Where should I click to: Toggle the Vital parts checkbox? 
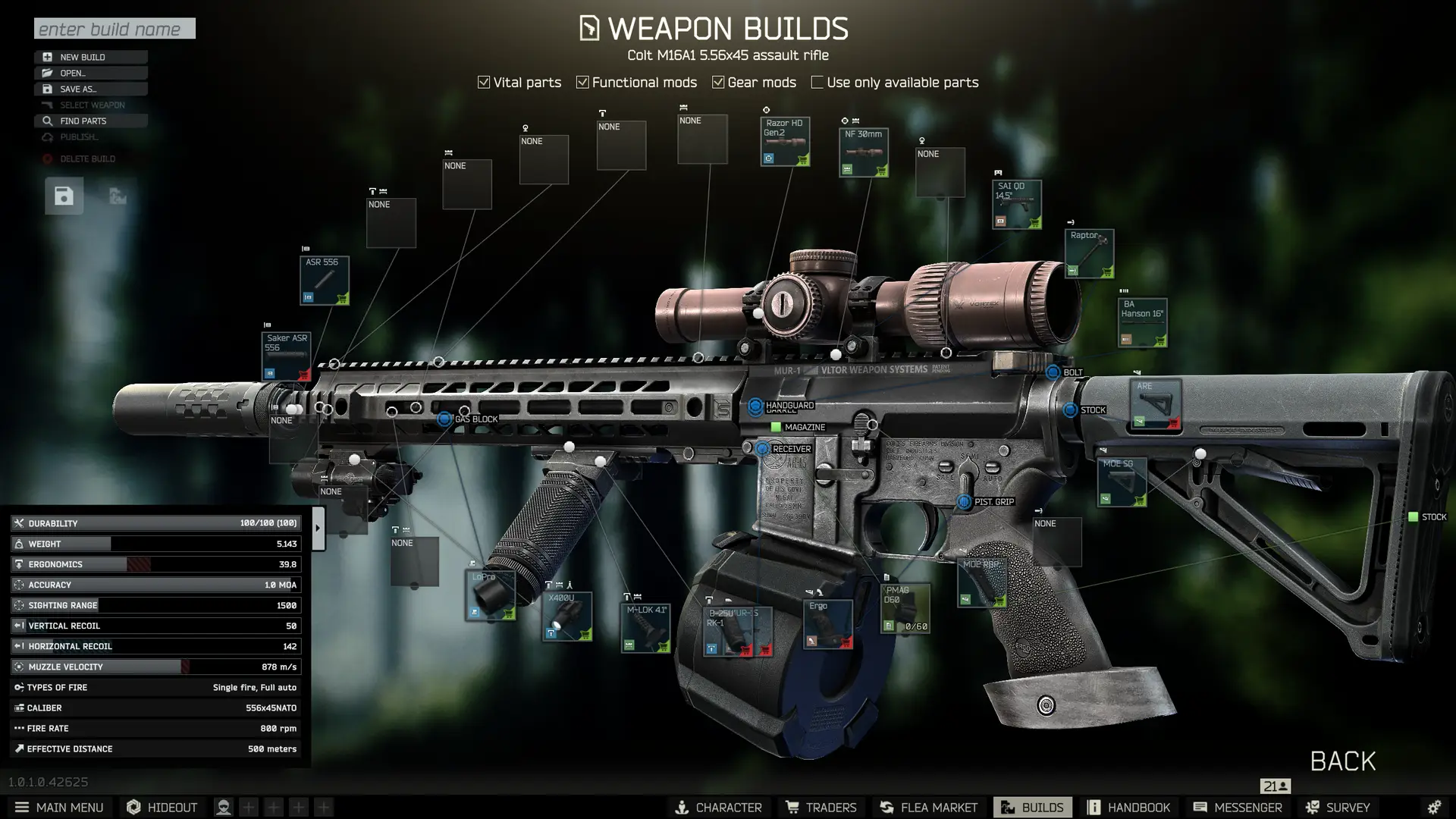click(484, 83)
